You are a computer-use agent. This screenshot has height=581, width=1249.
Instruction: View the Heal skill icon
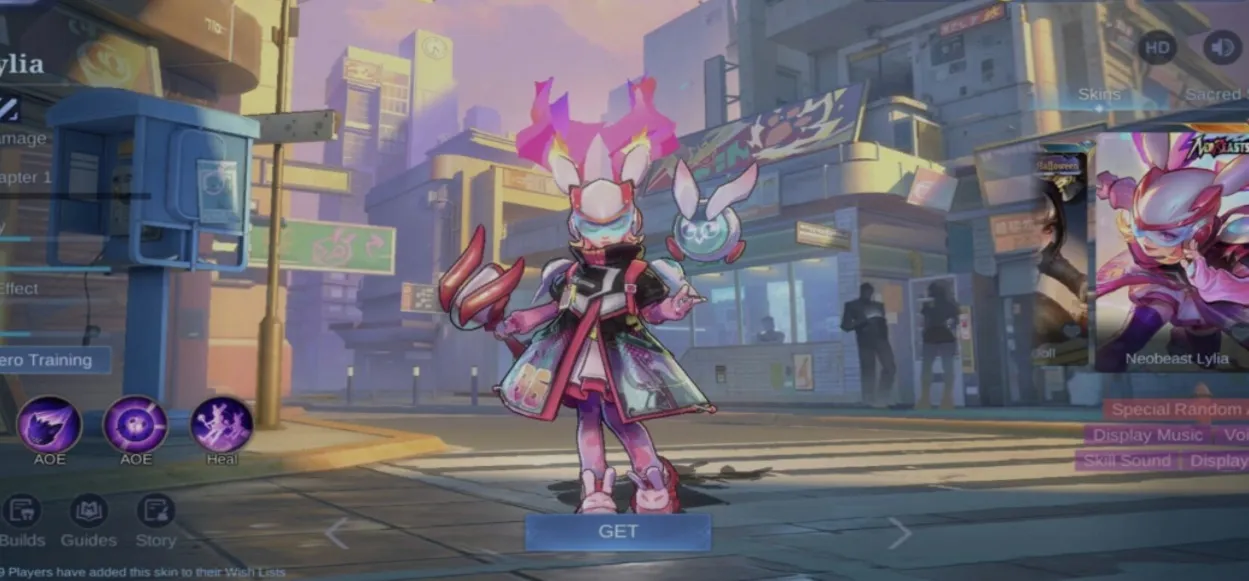[x=221, y=424]
